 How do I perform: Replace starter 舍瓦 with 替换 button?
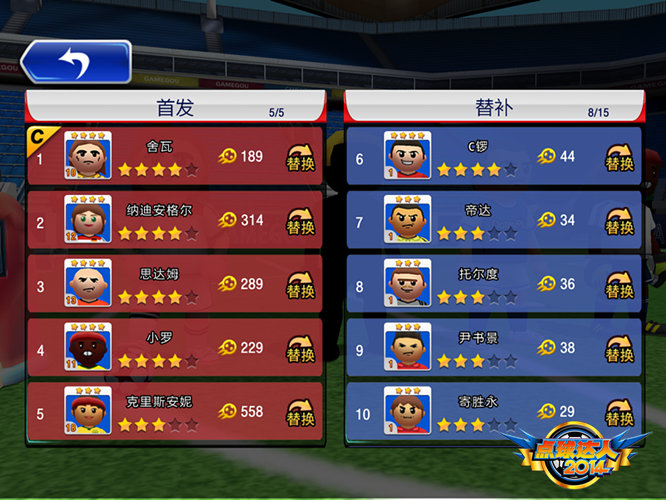300,158
